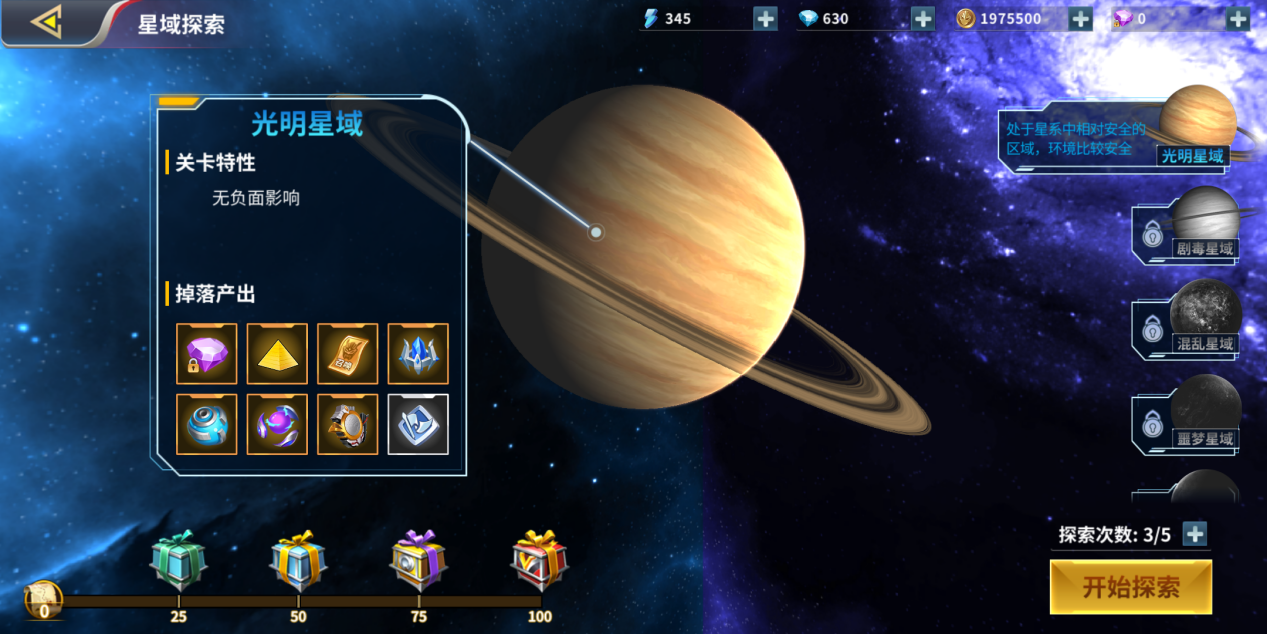Image resolution: width=1267 pixels, height=634 pixels.
Task: Open the 50-point blue gift box
Action: pos(298,562)
